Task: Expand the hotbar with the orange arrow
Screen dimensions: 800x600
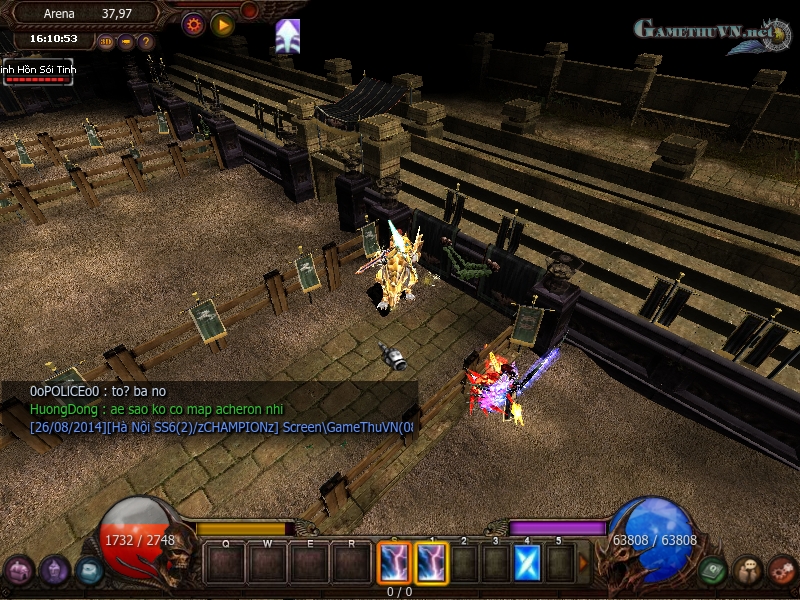Action: click(584, 563)
